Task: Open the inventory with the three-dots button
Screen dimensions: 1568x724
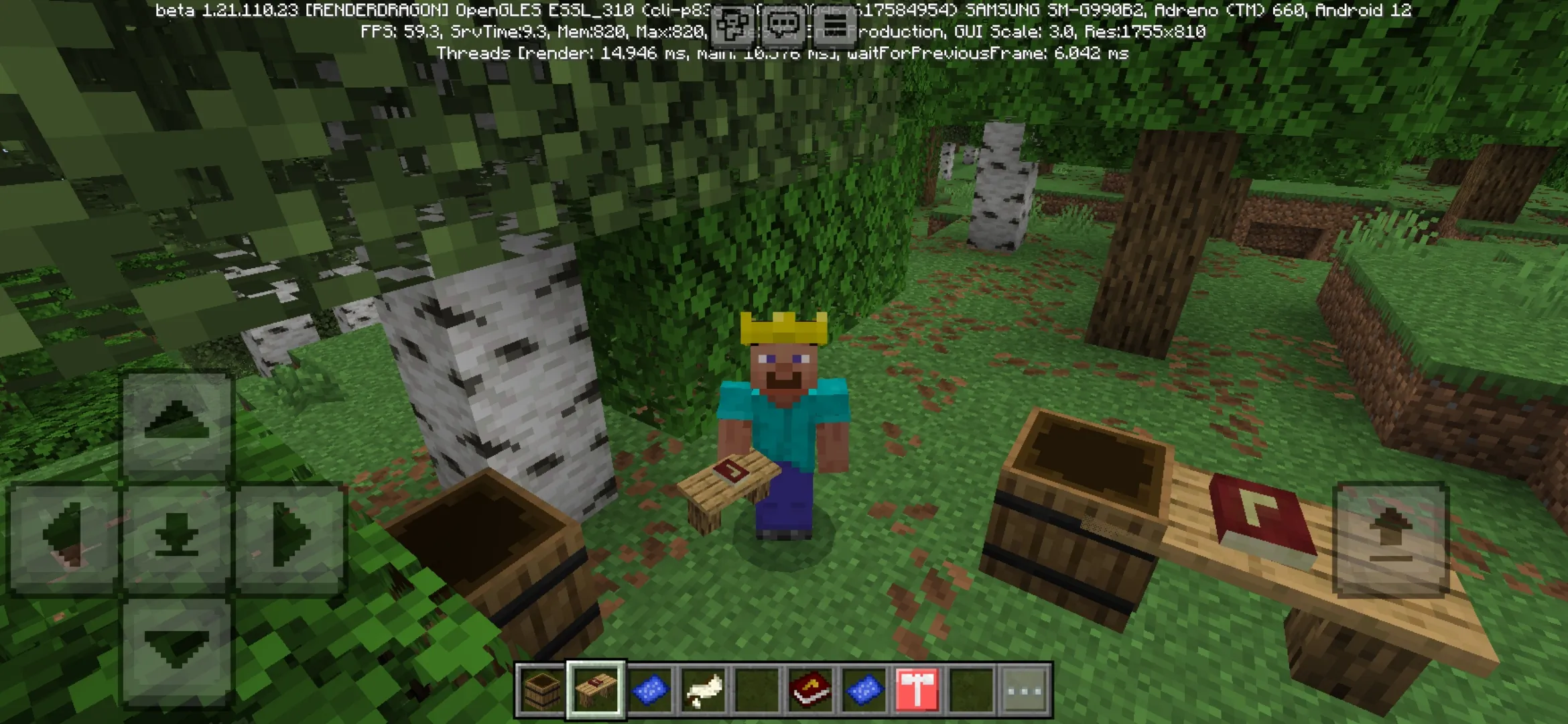Action: pyautogui.click(x=1025, y=690)
